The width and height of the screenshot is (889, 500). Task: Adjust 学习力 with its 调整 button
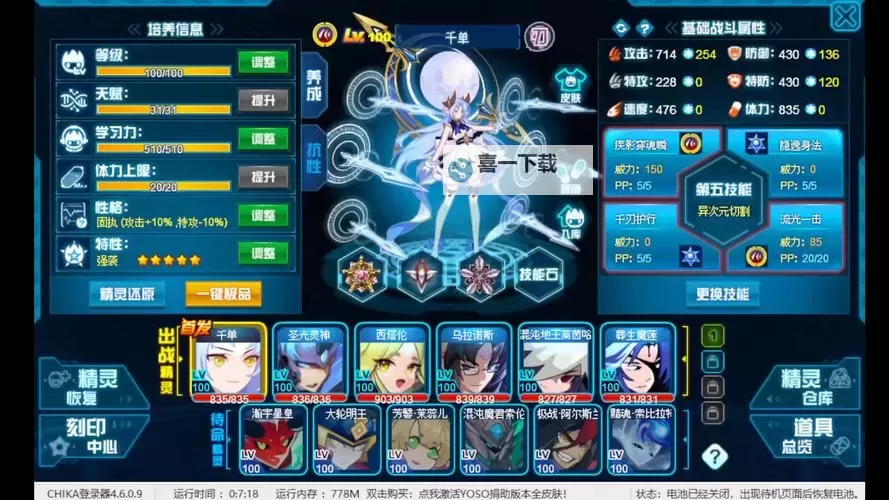263,139
